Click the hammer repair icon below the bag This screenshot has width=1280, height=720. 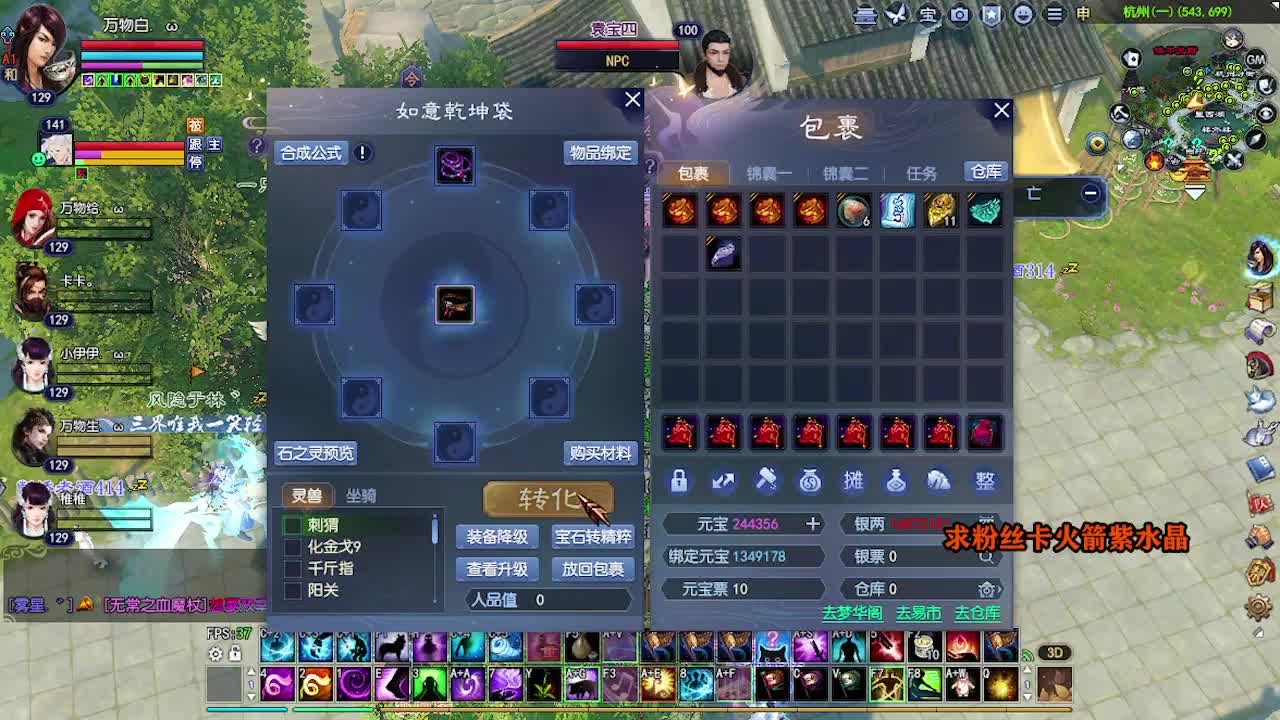pos(766,481)
